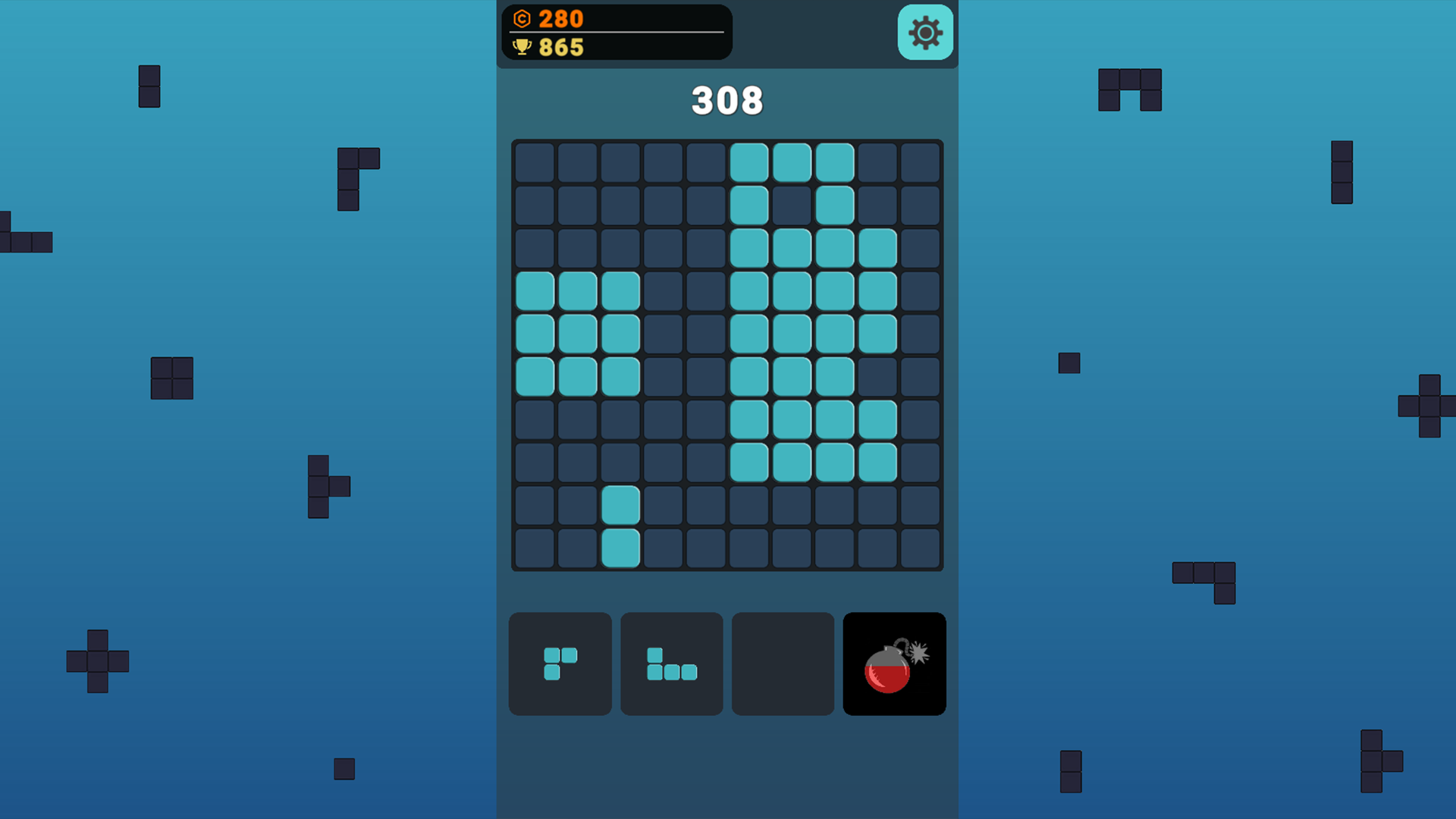Click the coin balance showing 280

(559, 19)
